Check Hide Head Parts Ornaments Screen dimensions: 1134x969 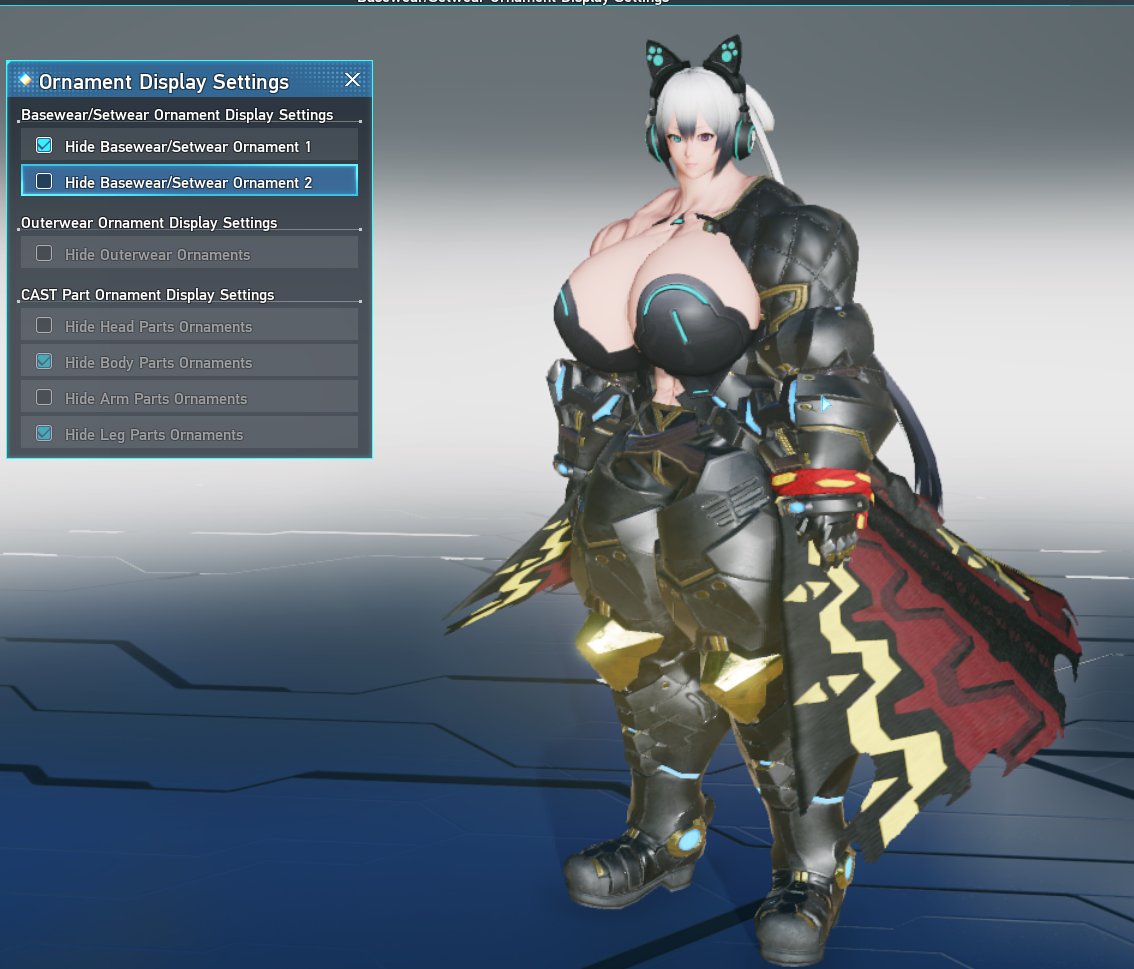point(44,326)
